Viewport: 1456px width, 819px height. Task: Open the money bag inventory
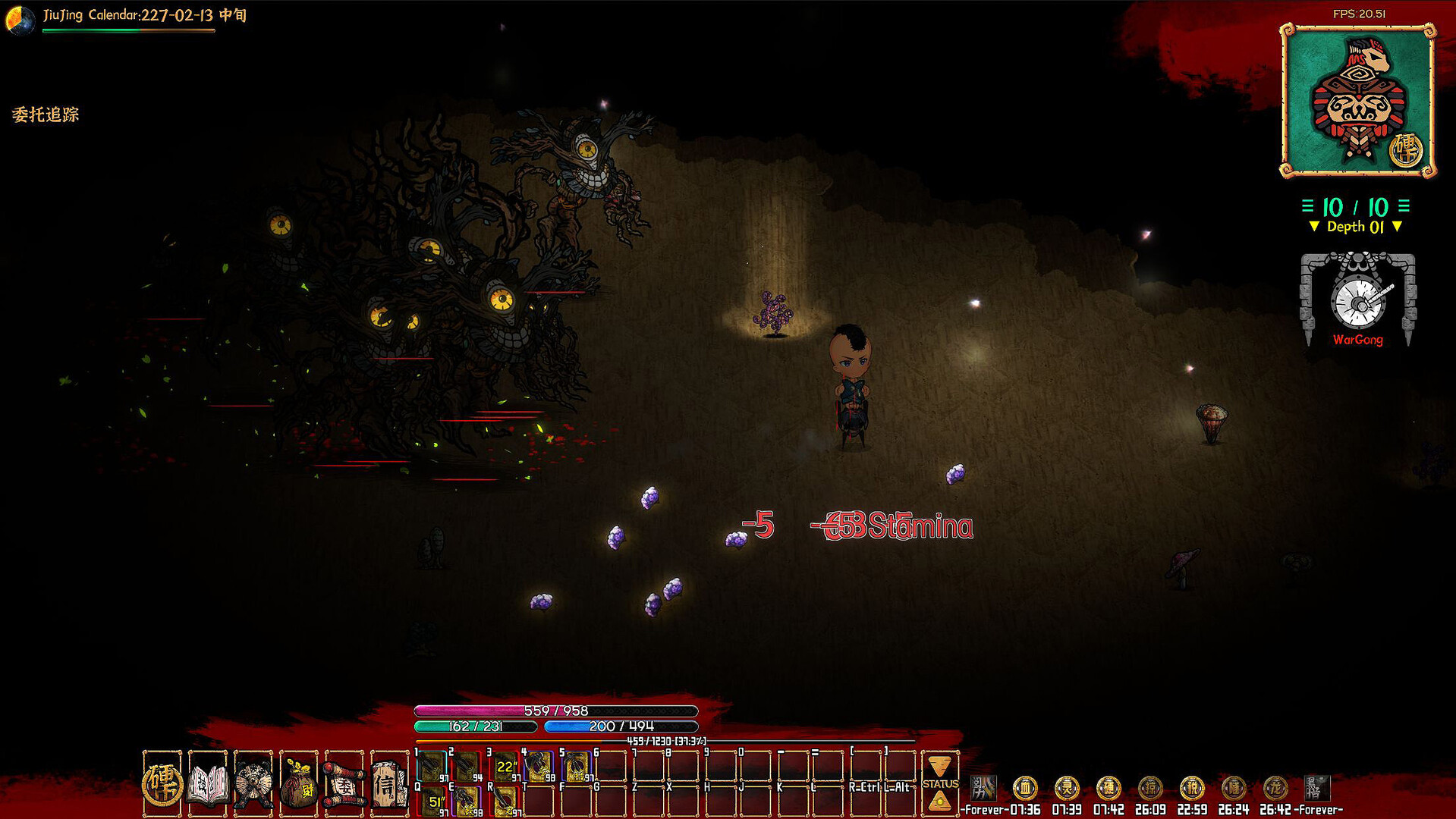[299, 783]
